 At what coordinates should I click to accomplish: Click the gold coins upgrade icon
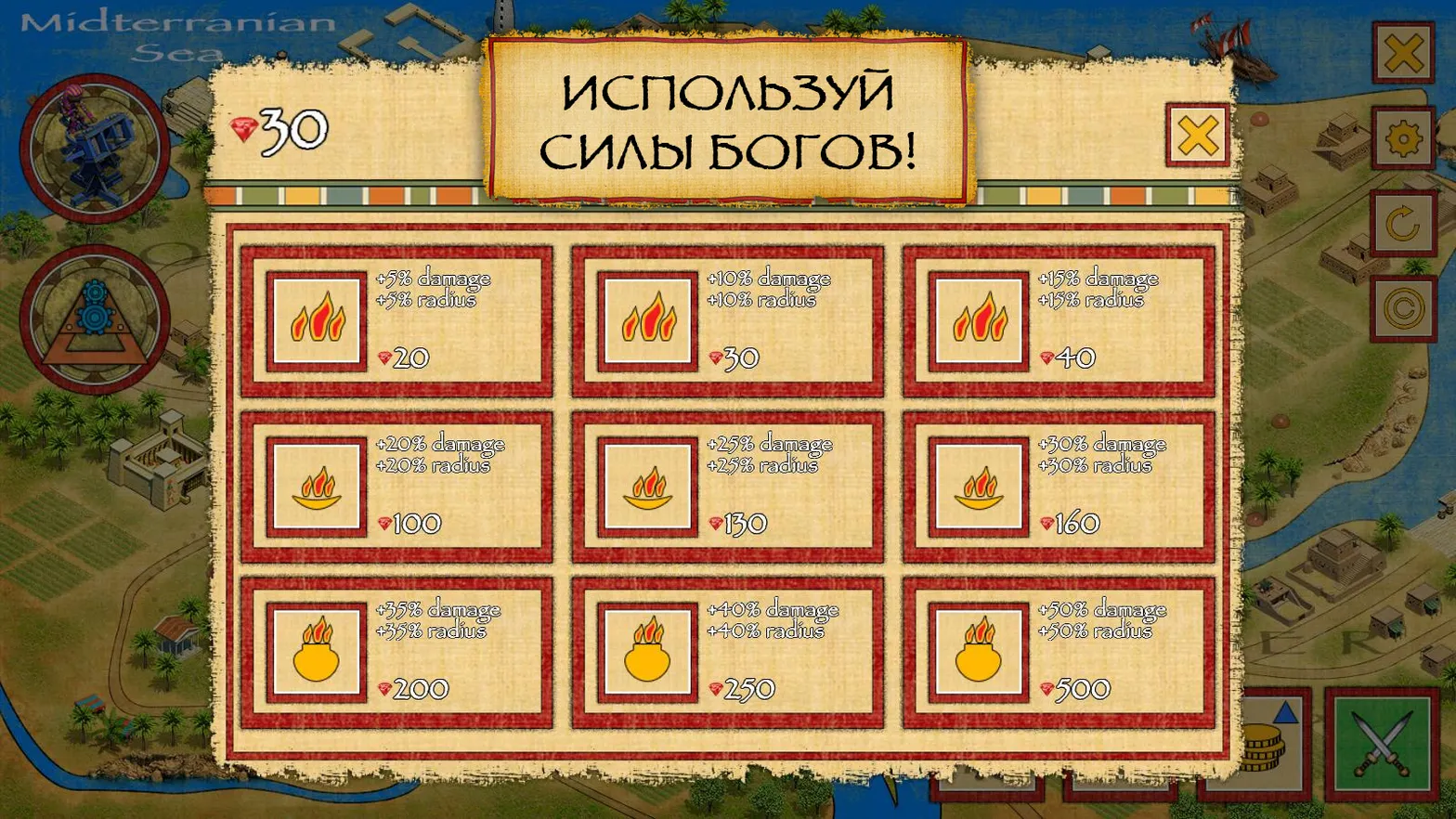coord(1269,743)
